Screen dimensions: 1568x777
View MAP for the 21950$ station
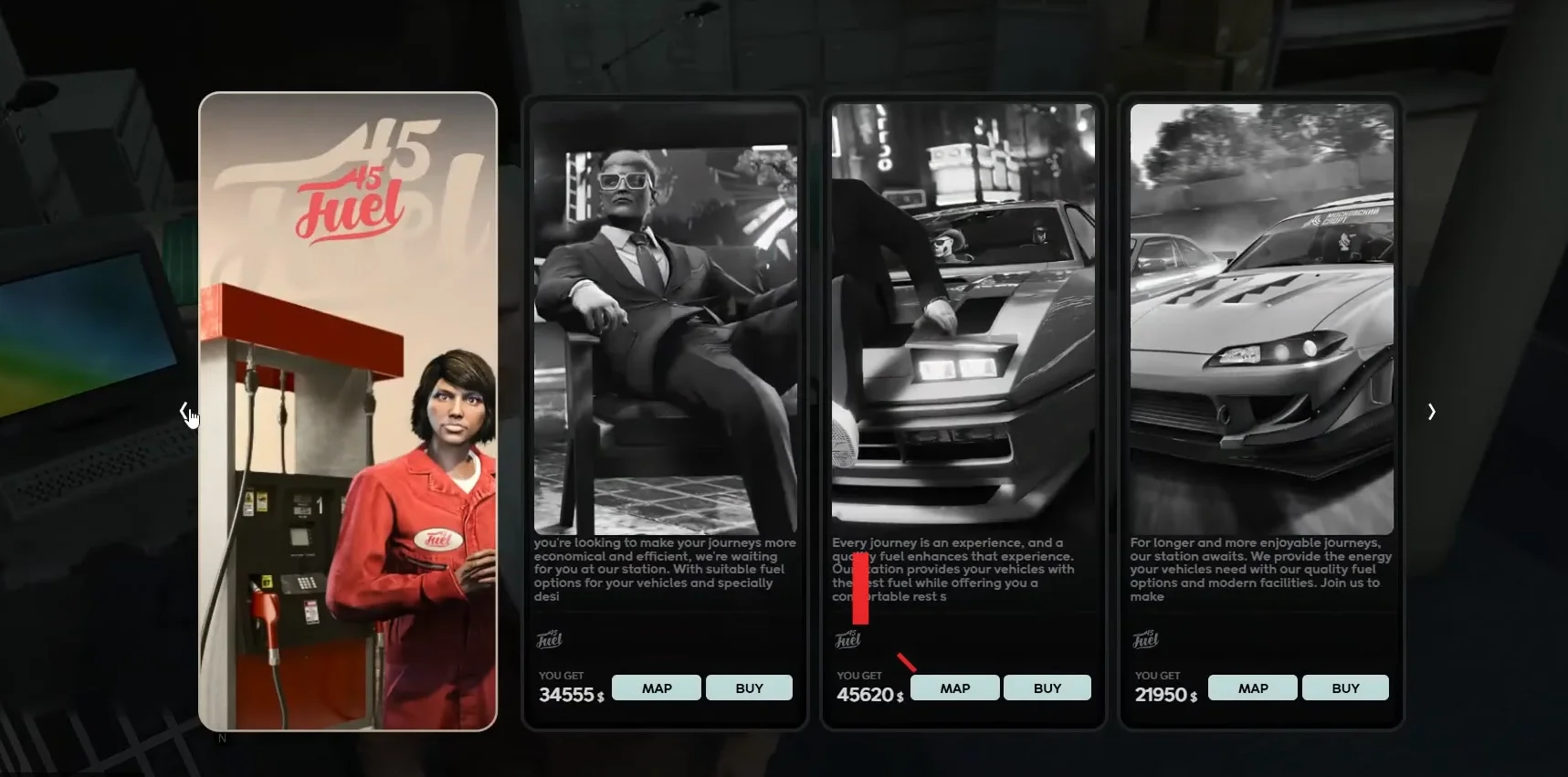pyautogui.click(x=1252, y=688)
